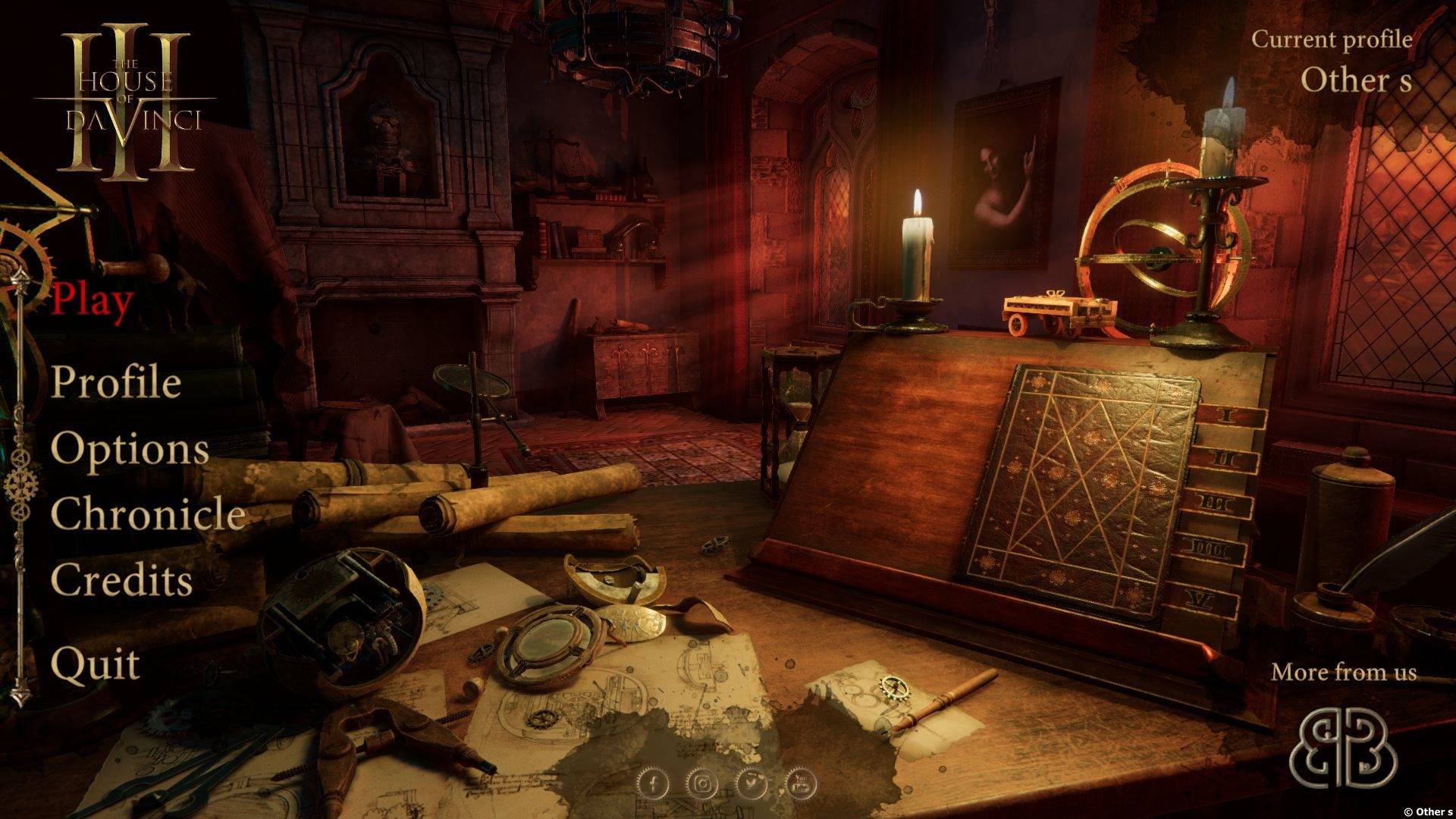Go to the Options menu

coord(130,448)
